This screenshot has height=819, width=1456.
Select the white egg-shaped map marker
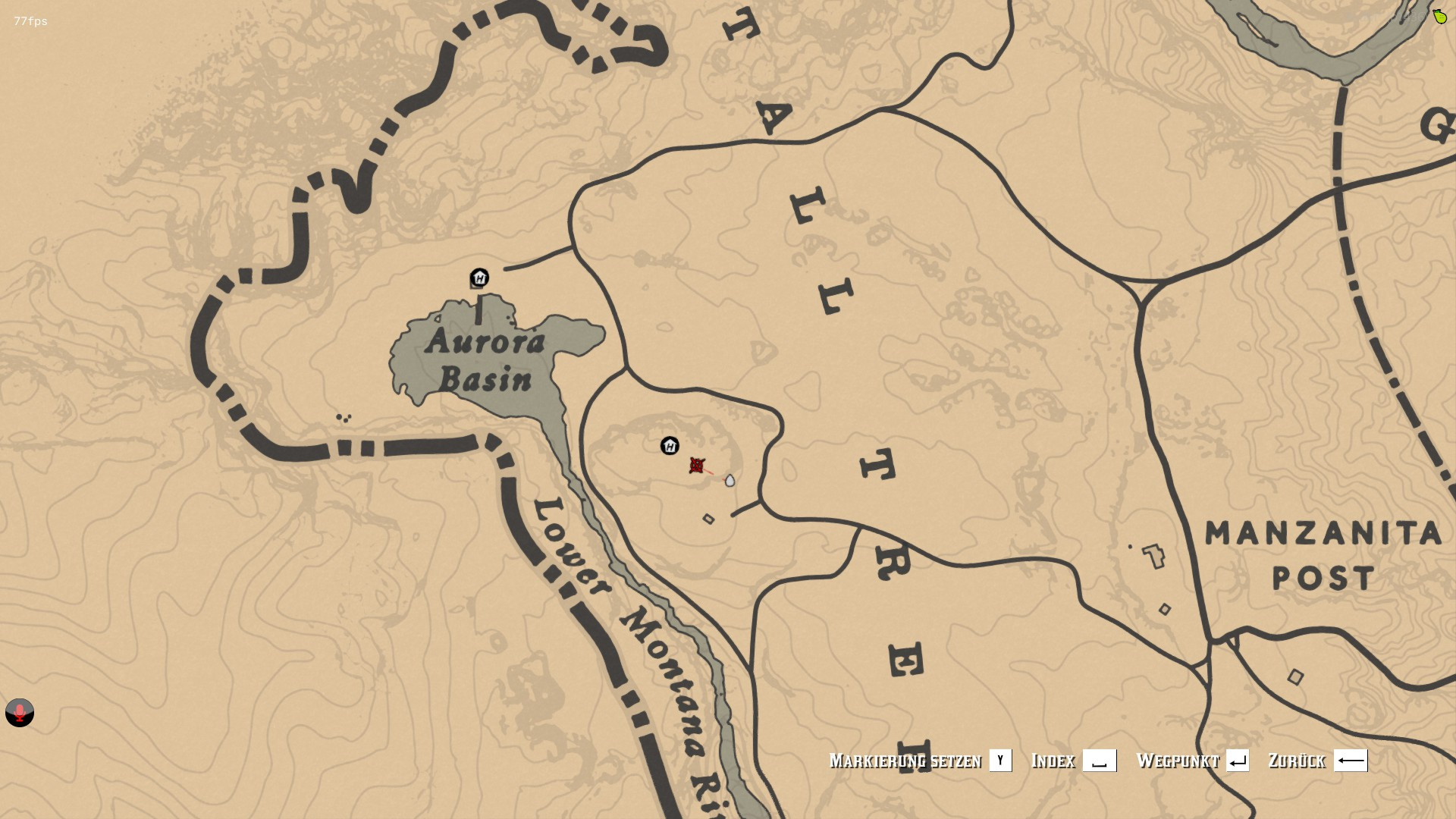[730, 481]
